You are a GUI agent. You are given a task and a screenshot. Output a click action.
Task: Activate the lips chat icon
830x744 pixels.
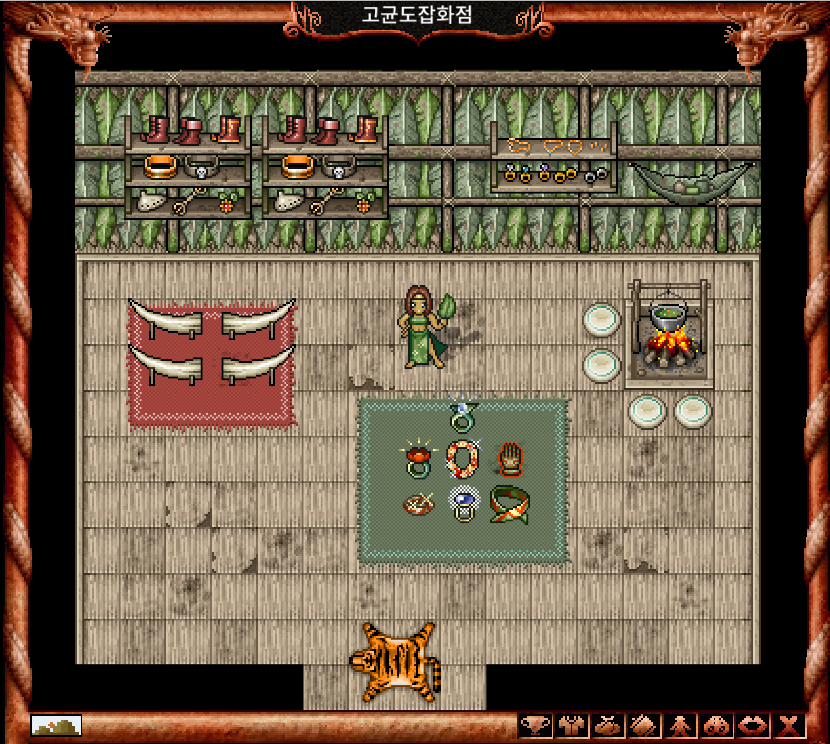pyautogui.click(x=752, y=726)
